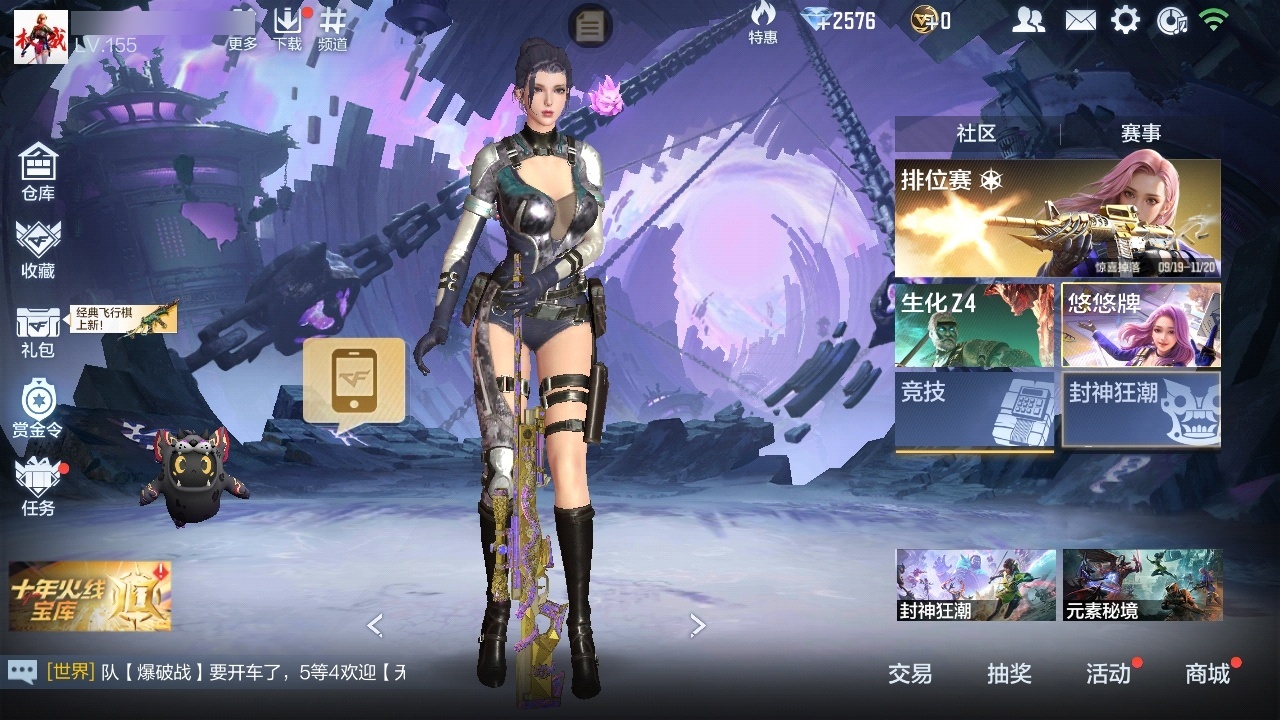1280x720 pixels.
Task: Switch to the 赛事 tournaments tab
Action: tap(1140, 133)
